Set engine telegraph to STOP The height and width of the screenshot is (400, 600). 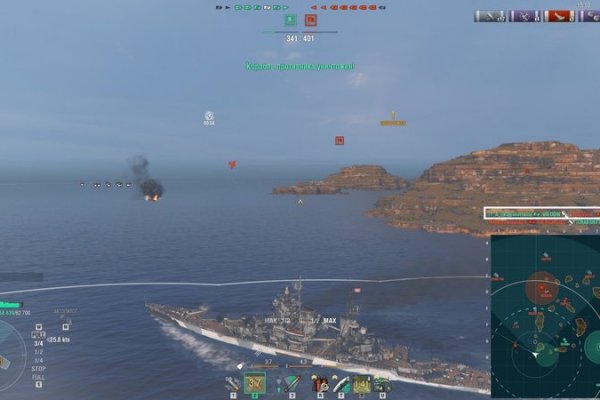point(38,369)
